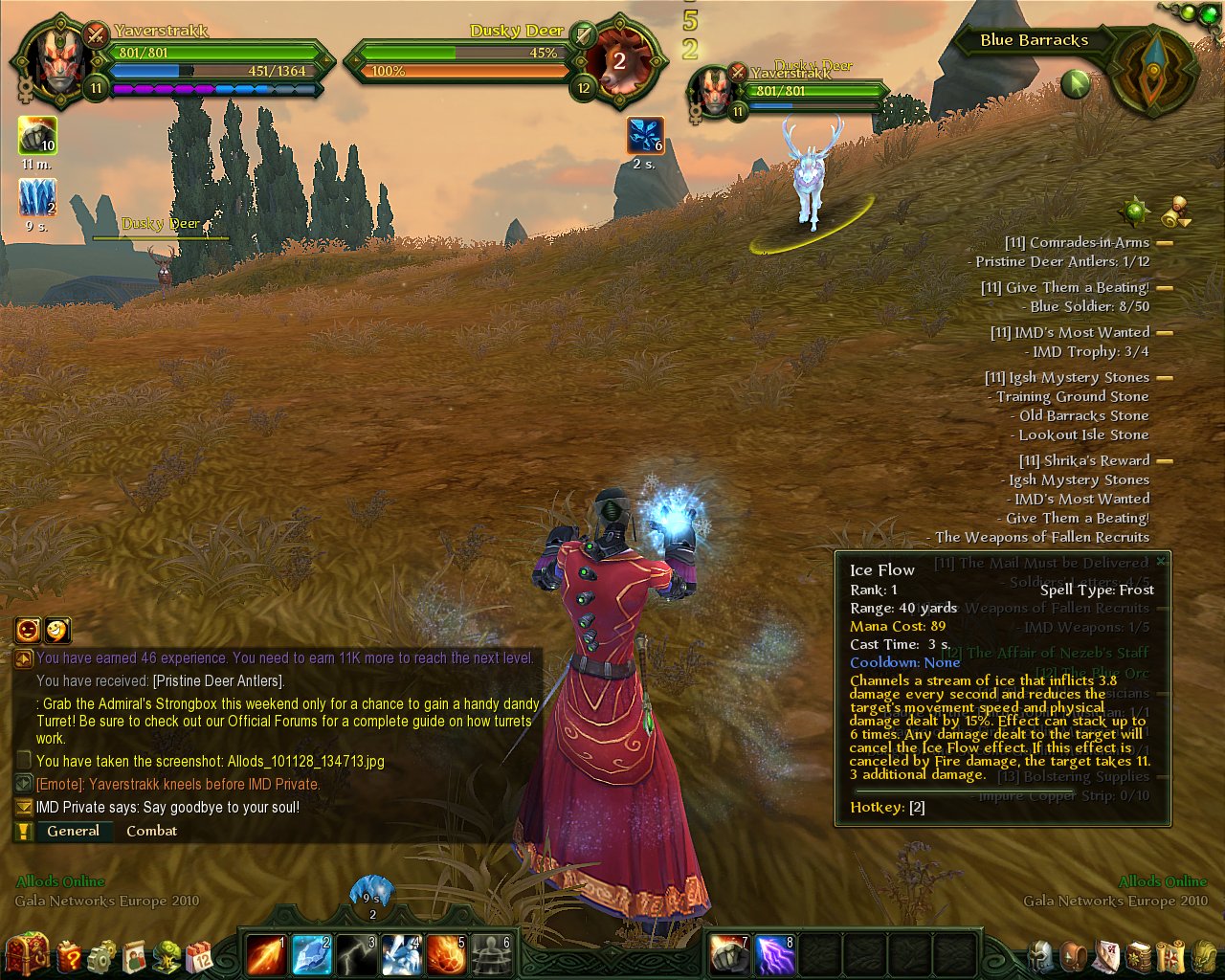
Task: Collapse the IMD's Most Wanted quest
Action: click(1165, 333)
